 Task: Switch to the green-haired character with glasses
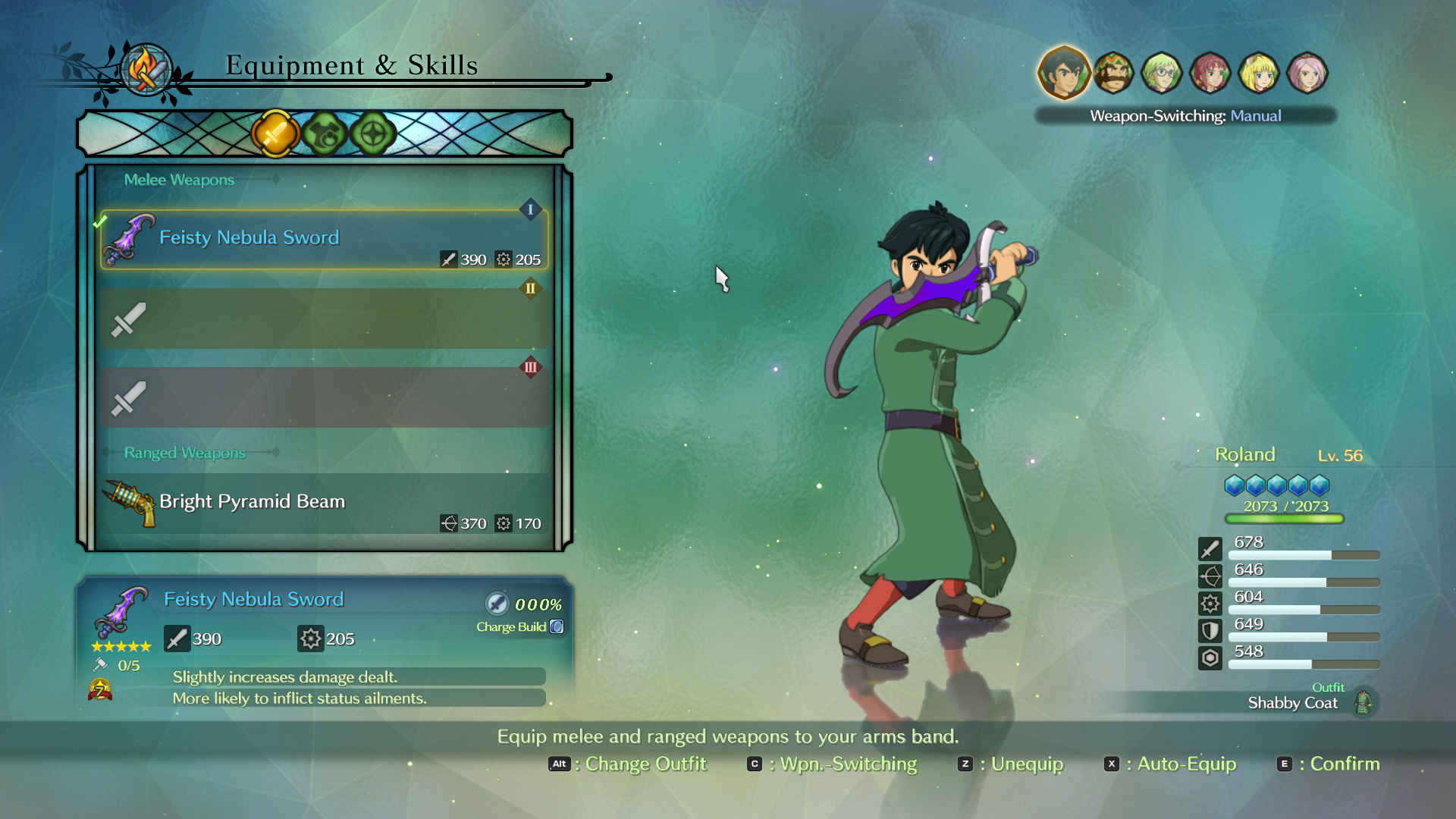tap(1162, 74)
